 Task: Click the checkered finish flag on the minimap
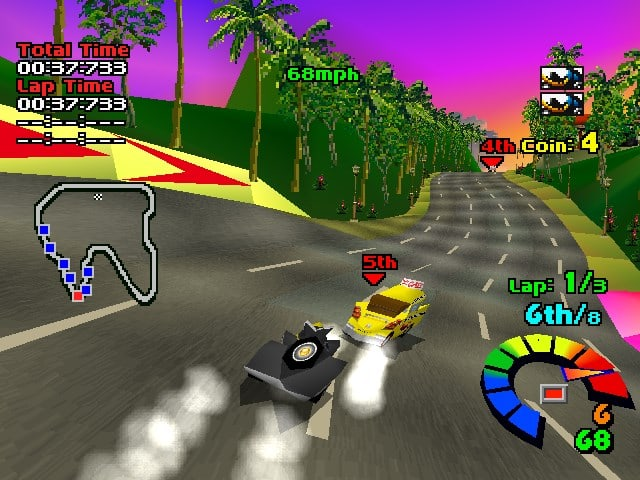tap(98, 197)
